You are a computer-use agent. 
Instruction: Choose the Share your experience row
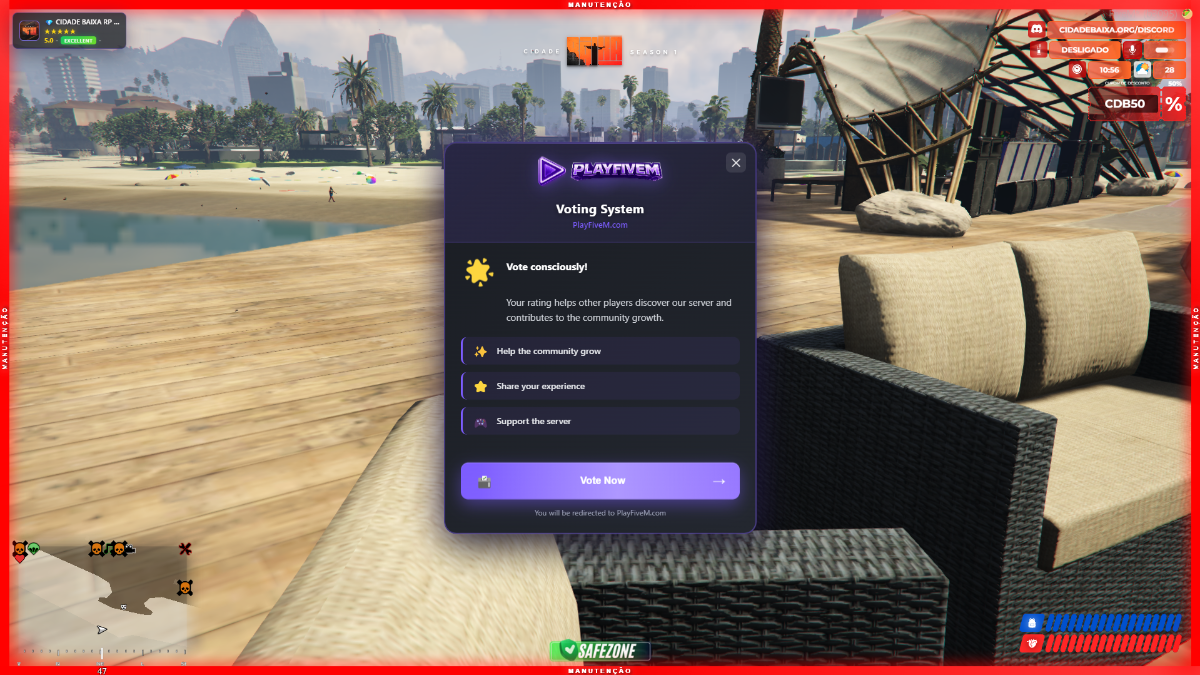[x=600, y=386]
